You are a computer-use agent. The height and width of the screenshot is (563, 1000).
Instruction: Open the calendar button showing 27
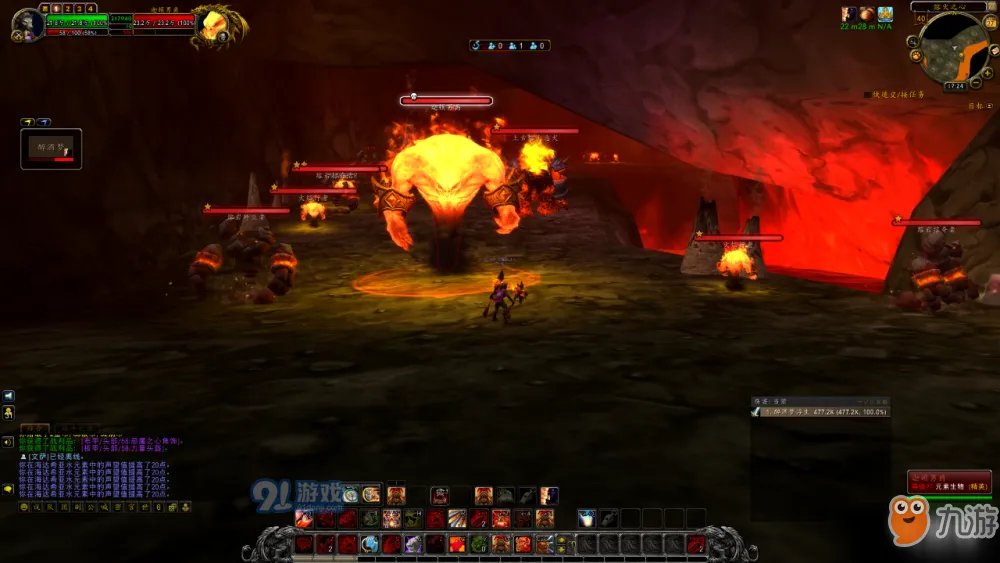(991, 23)
